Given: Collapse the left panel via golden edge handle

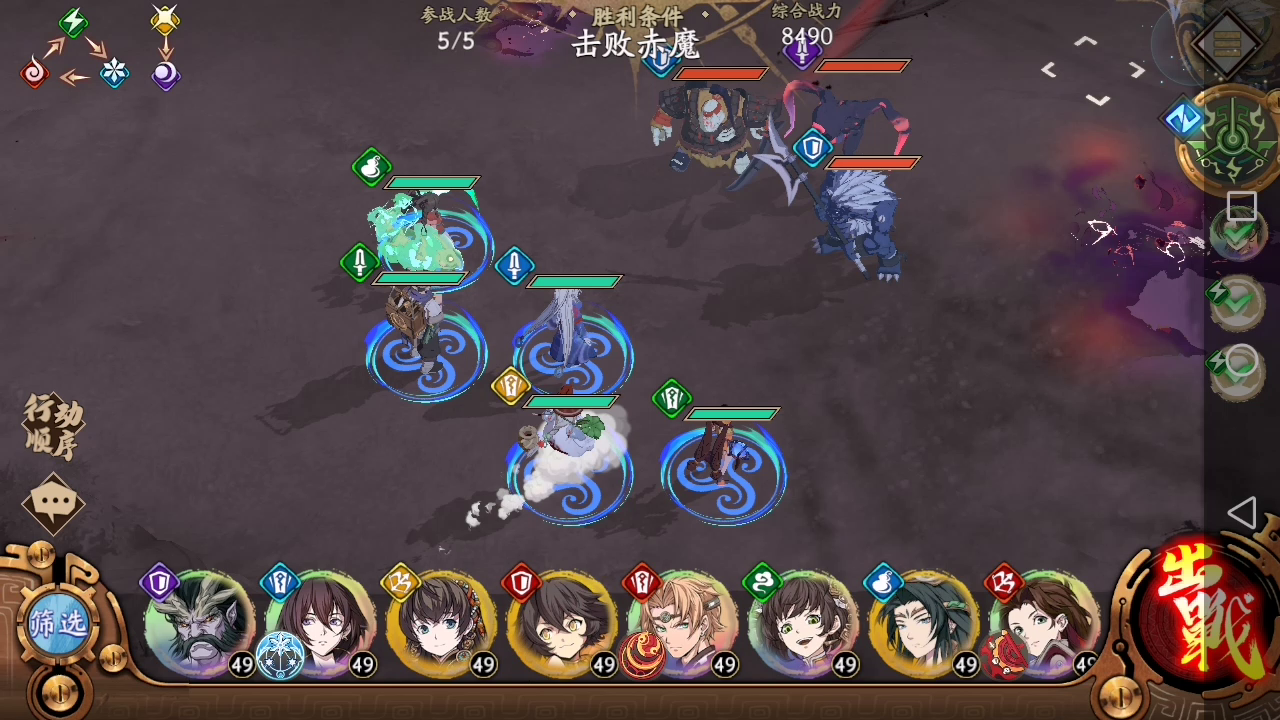Looking at the screenshot, I should [x=40, y=553].
